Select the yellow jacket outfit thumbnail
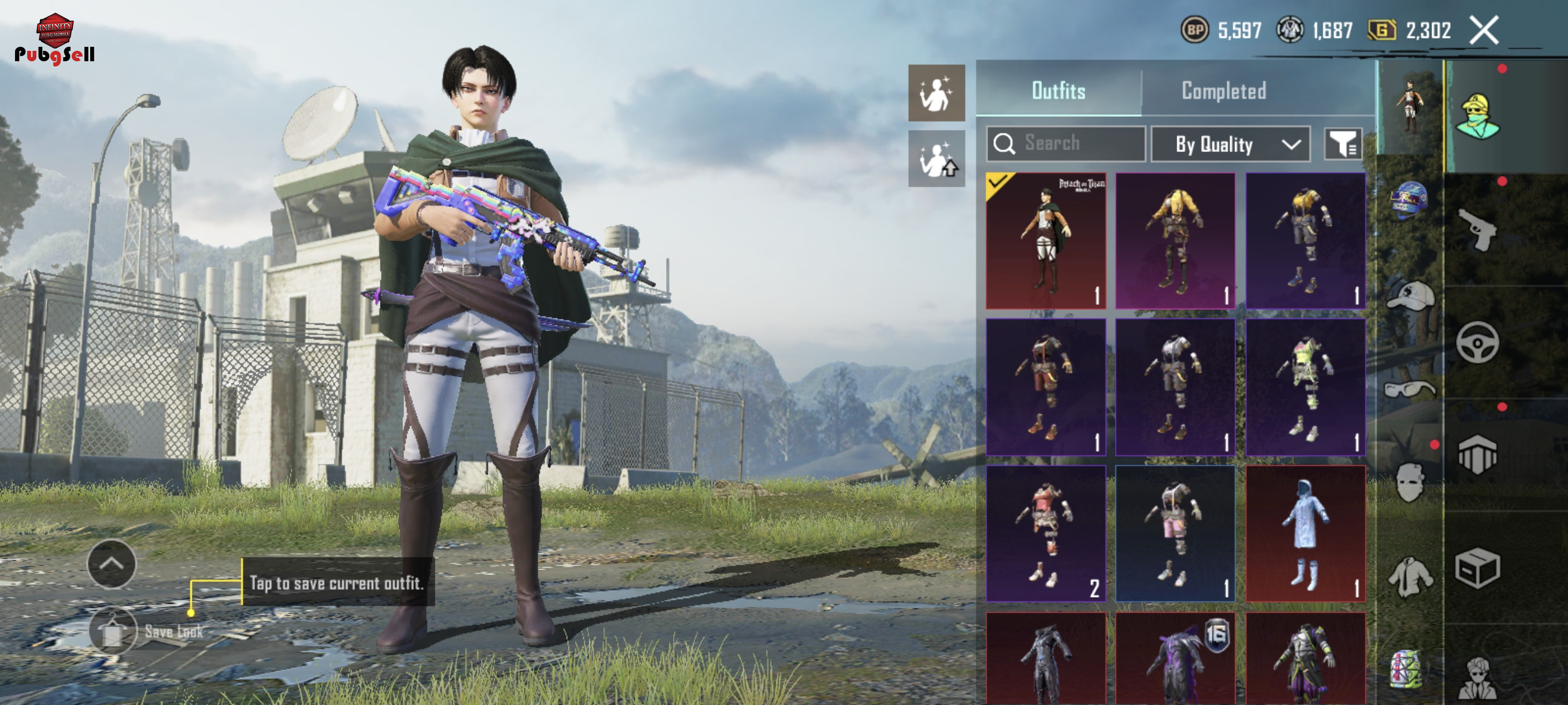Image resolution: width=1568 pixels, height=705 pixels. coord(1175,241)
